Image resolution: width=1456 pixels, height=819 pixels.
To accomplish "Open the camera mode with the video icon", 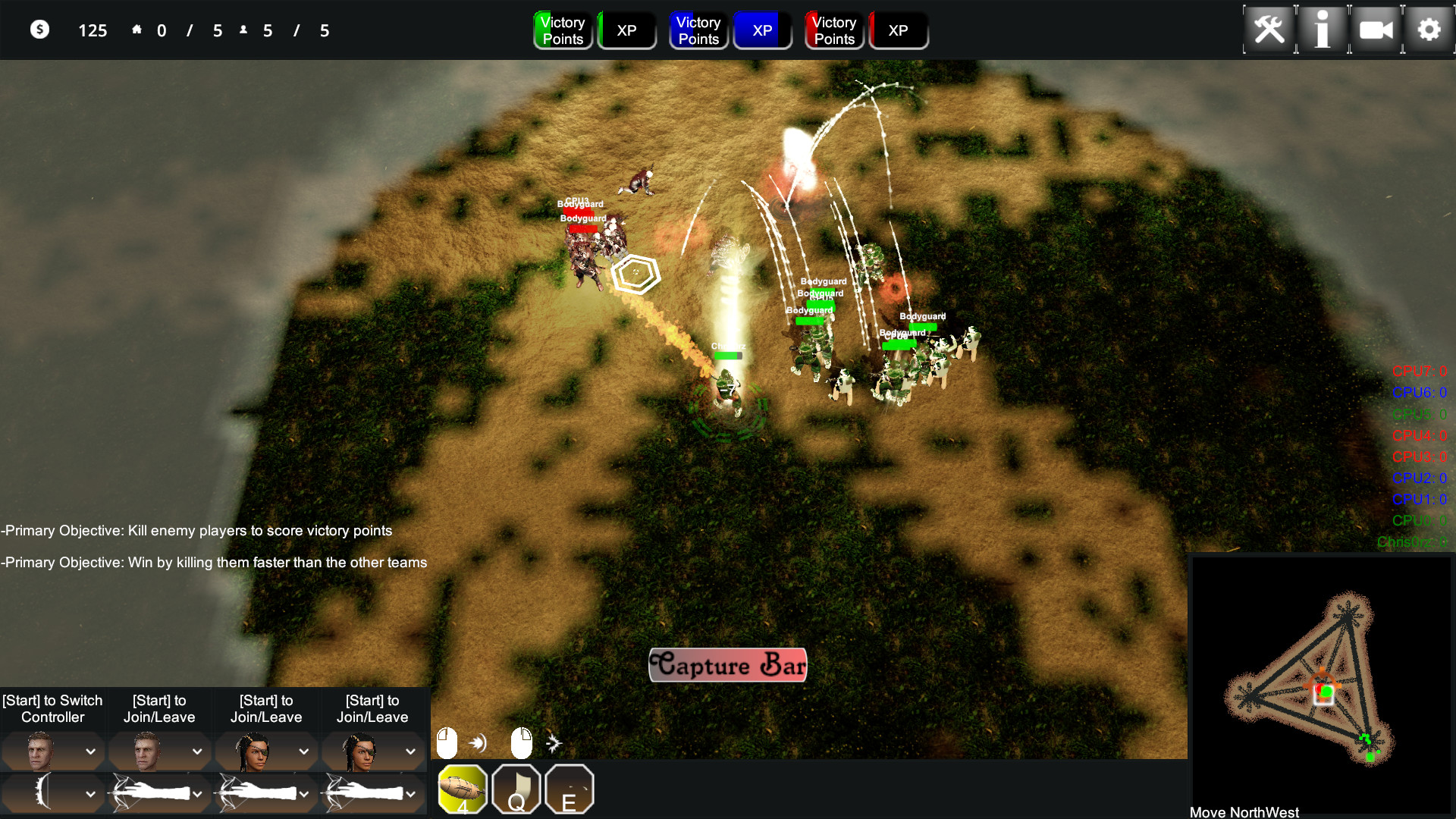I will (1376, 30).
